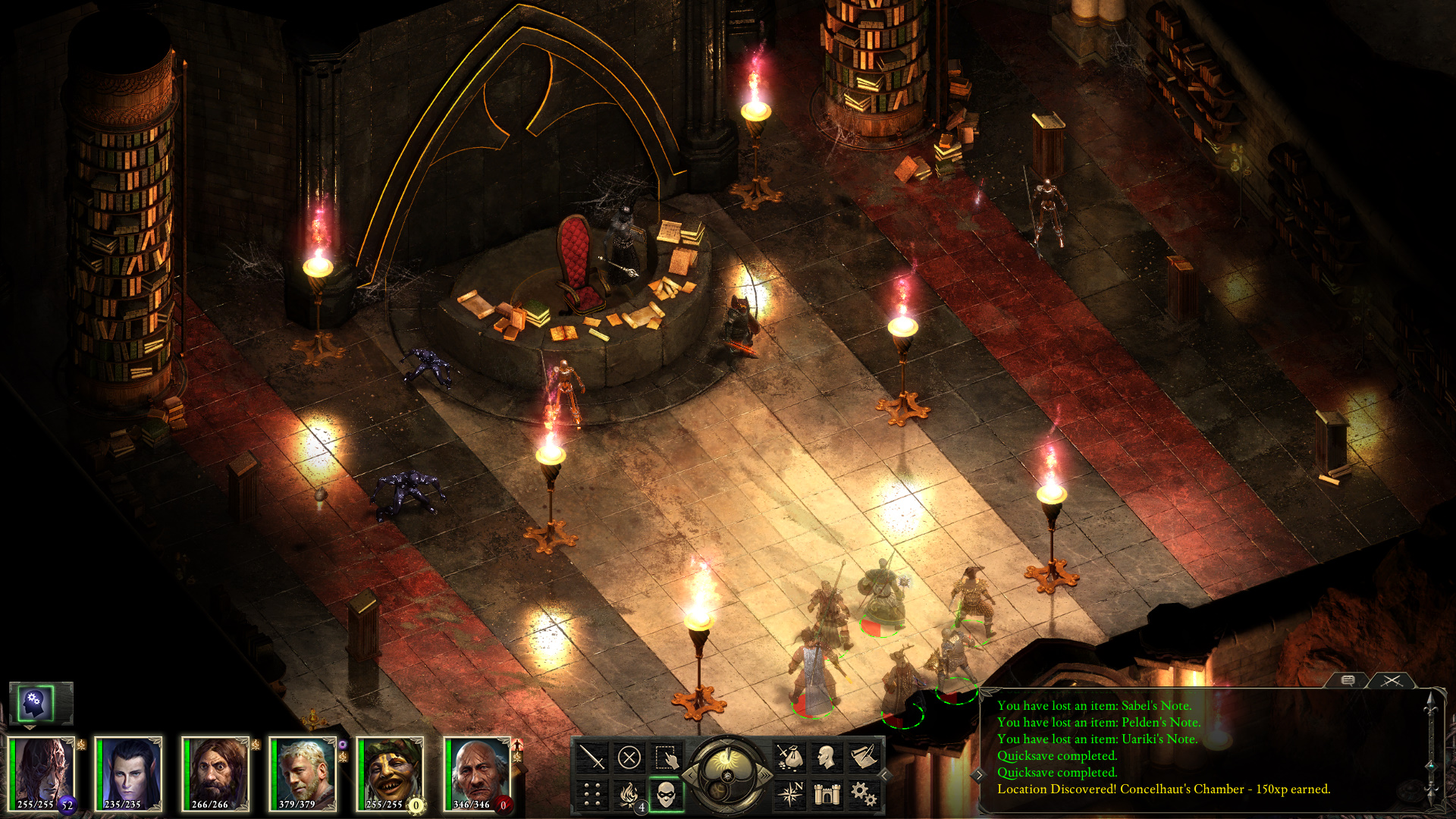This screenshot has height=819, width=1456.
Task: Expand the message log panel chevron
Action: point(977,775)
